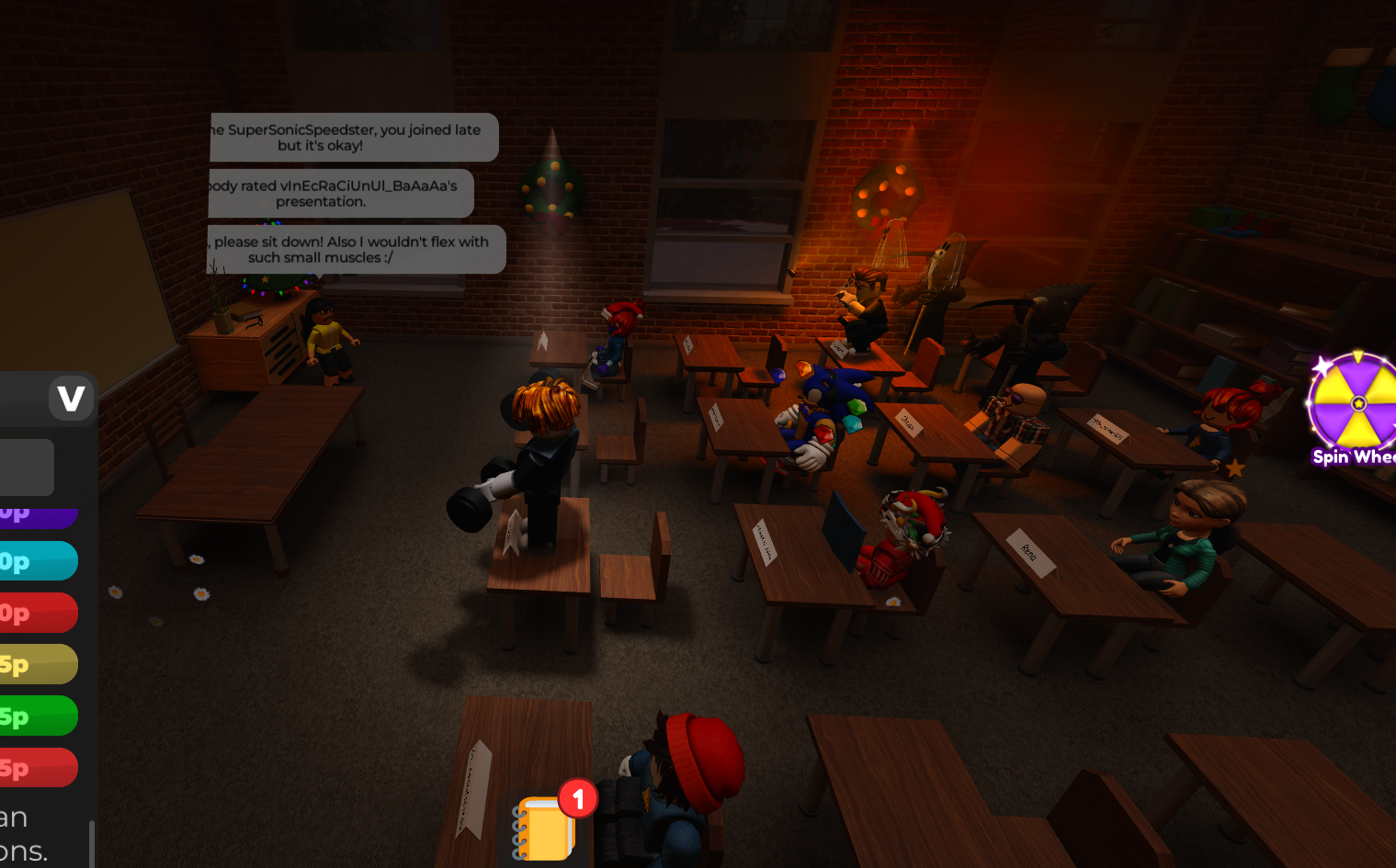Open the journal with the unread notification
1396x868 pixels.
[x=544, y=825]
